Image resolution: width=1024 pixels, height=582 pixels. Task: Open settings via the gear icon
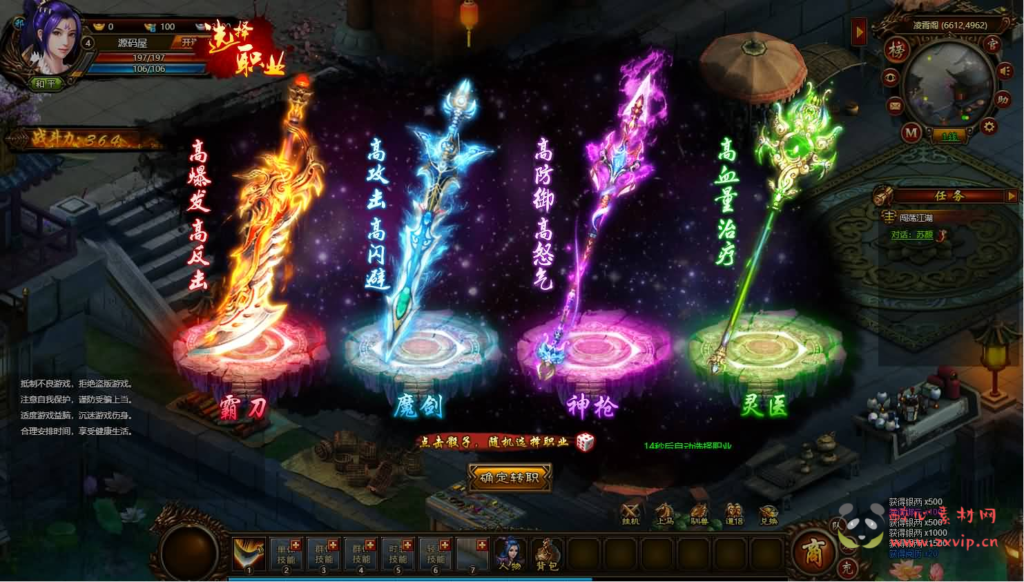[989, 126]
